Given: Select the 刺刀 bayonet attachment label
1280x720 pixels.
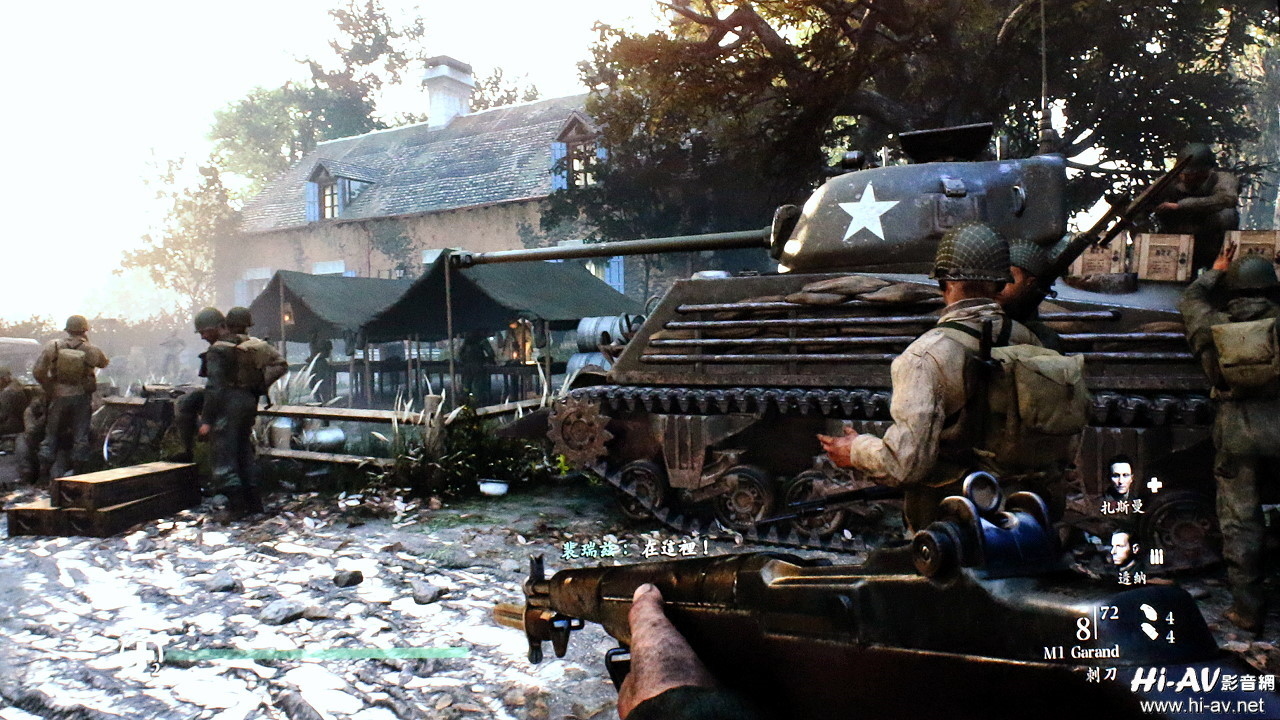Looking at the screenshot, I should 1100,675.
